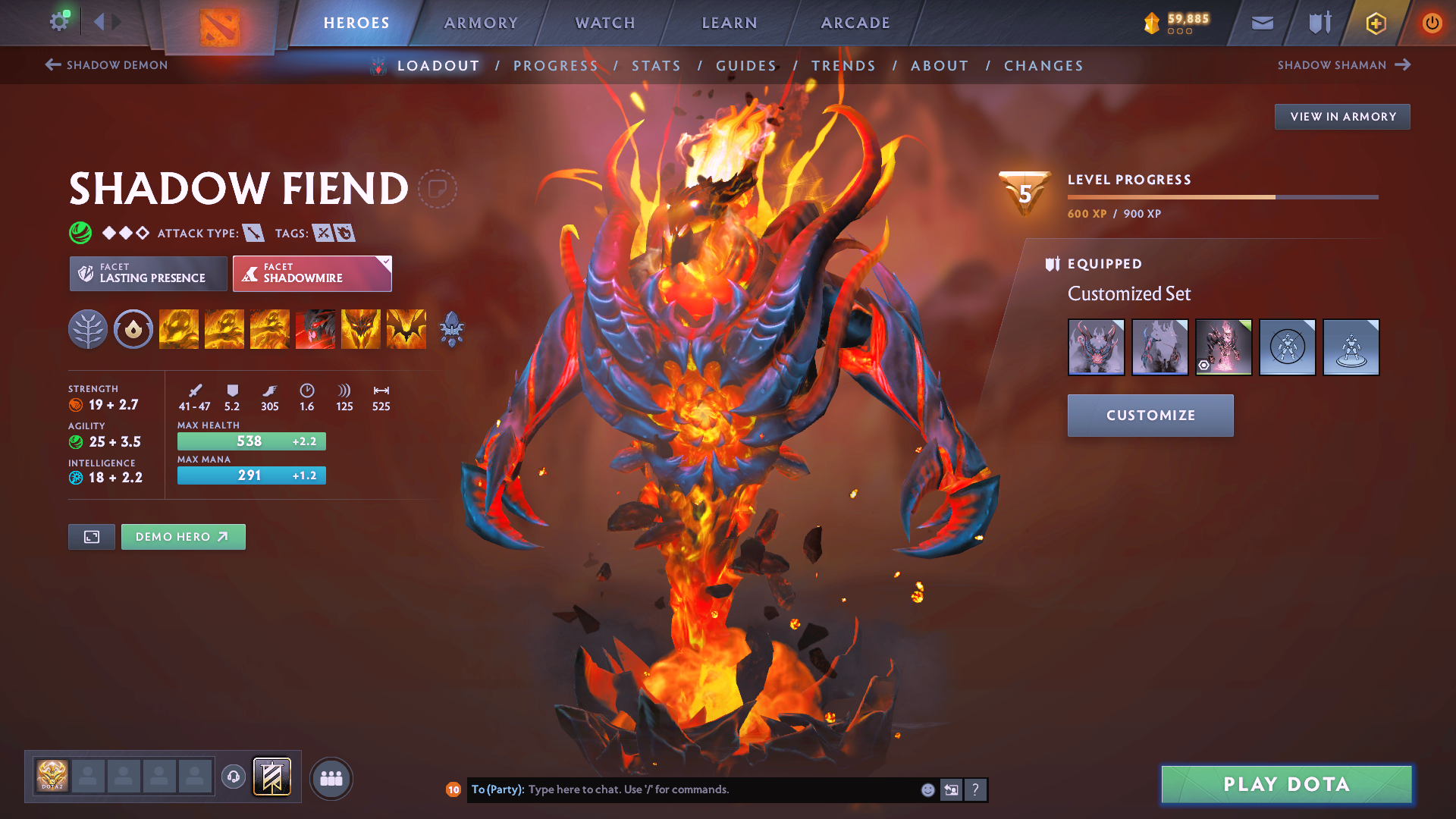Select the Lasting Presence facet
Screen dimensions: 1456x819
[149, 274]
